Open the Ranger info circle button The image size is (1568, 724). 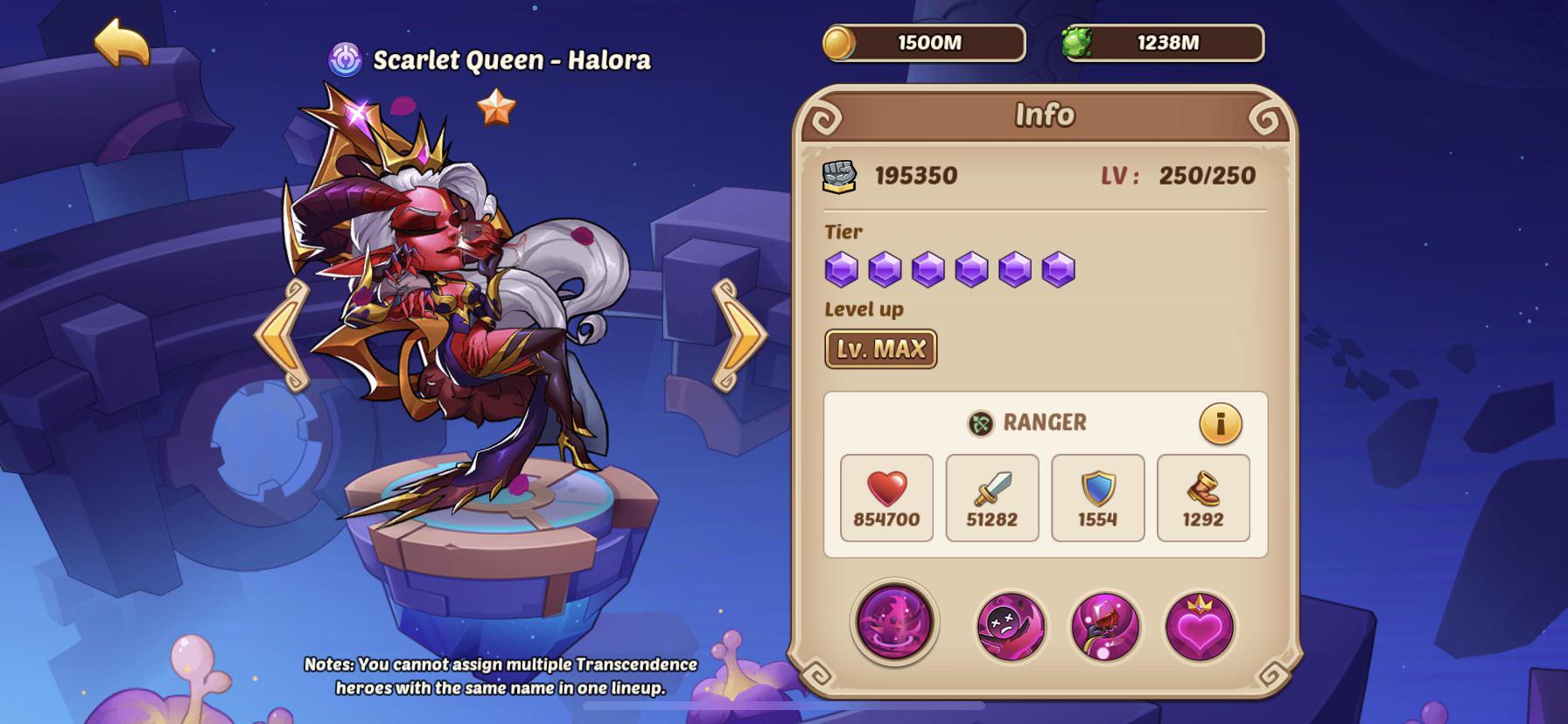click(x=1221, y=423)
